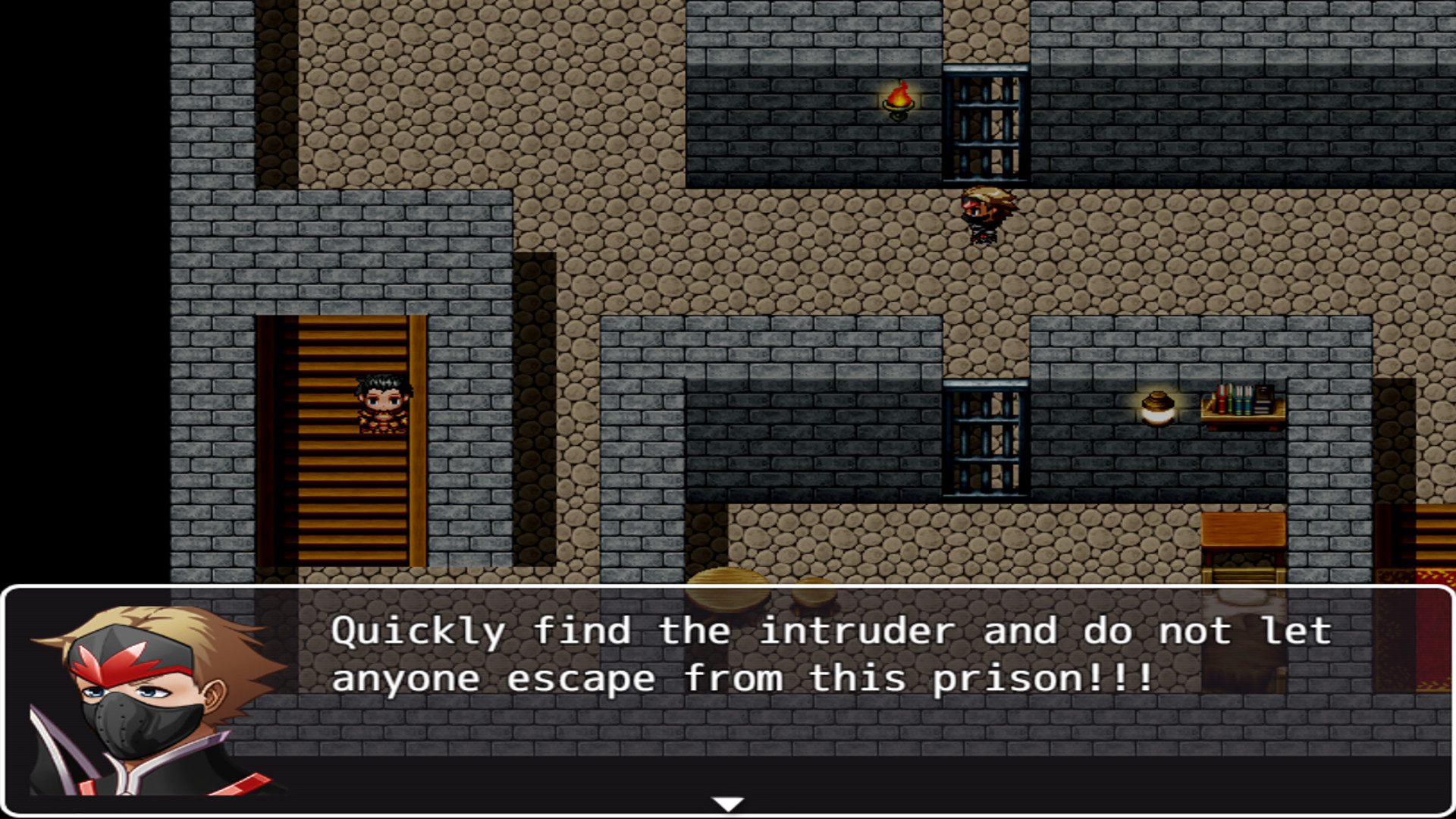Click the wall-mounted torch flame

(899, 99)
